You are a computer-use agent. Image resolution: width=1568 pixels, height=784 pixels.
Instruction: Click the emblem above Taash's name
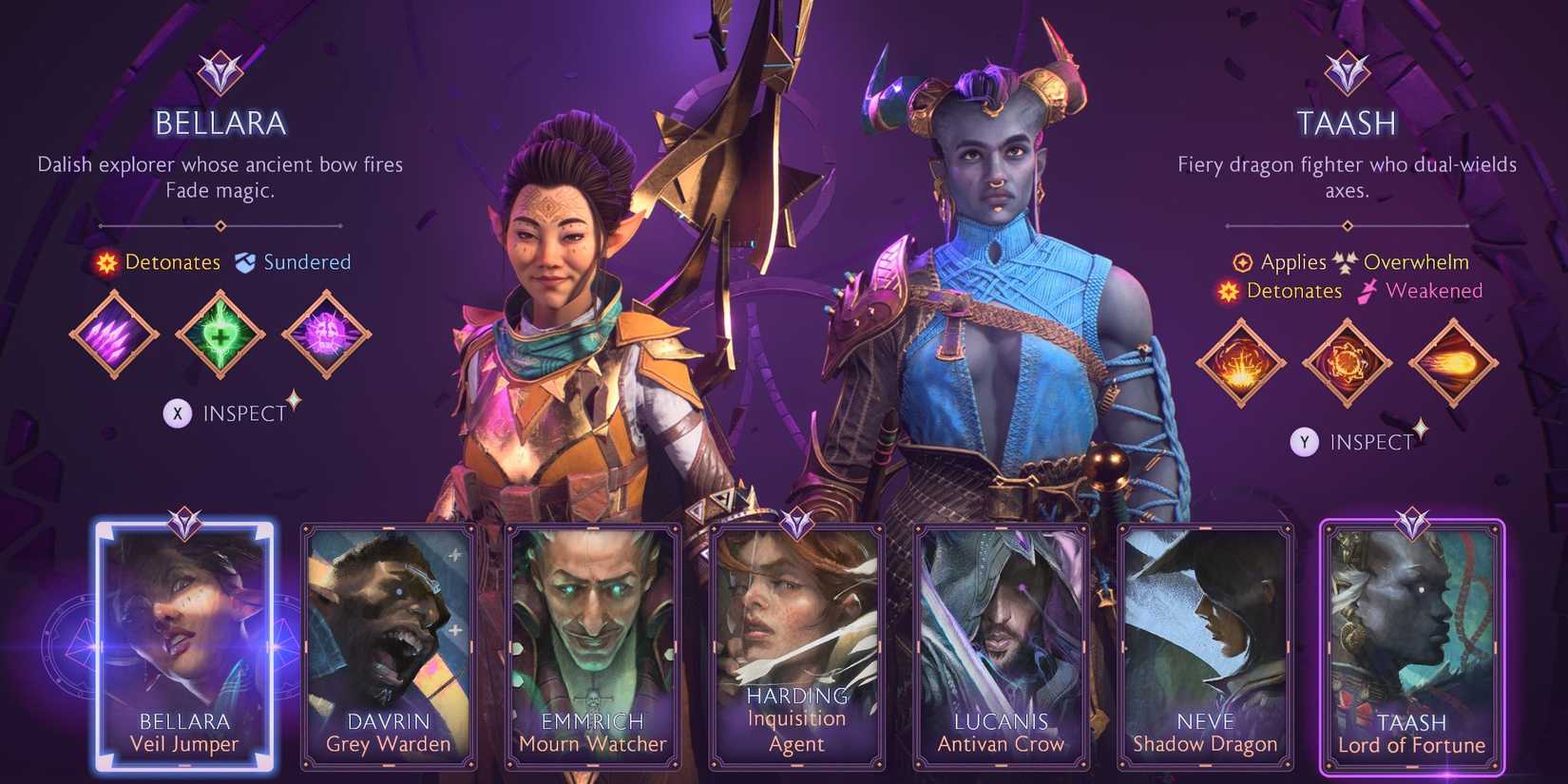pyautogui.click(x=1345, y=71)
